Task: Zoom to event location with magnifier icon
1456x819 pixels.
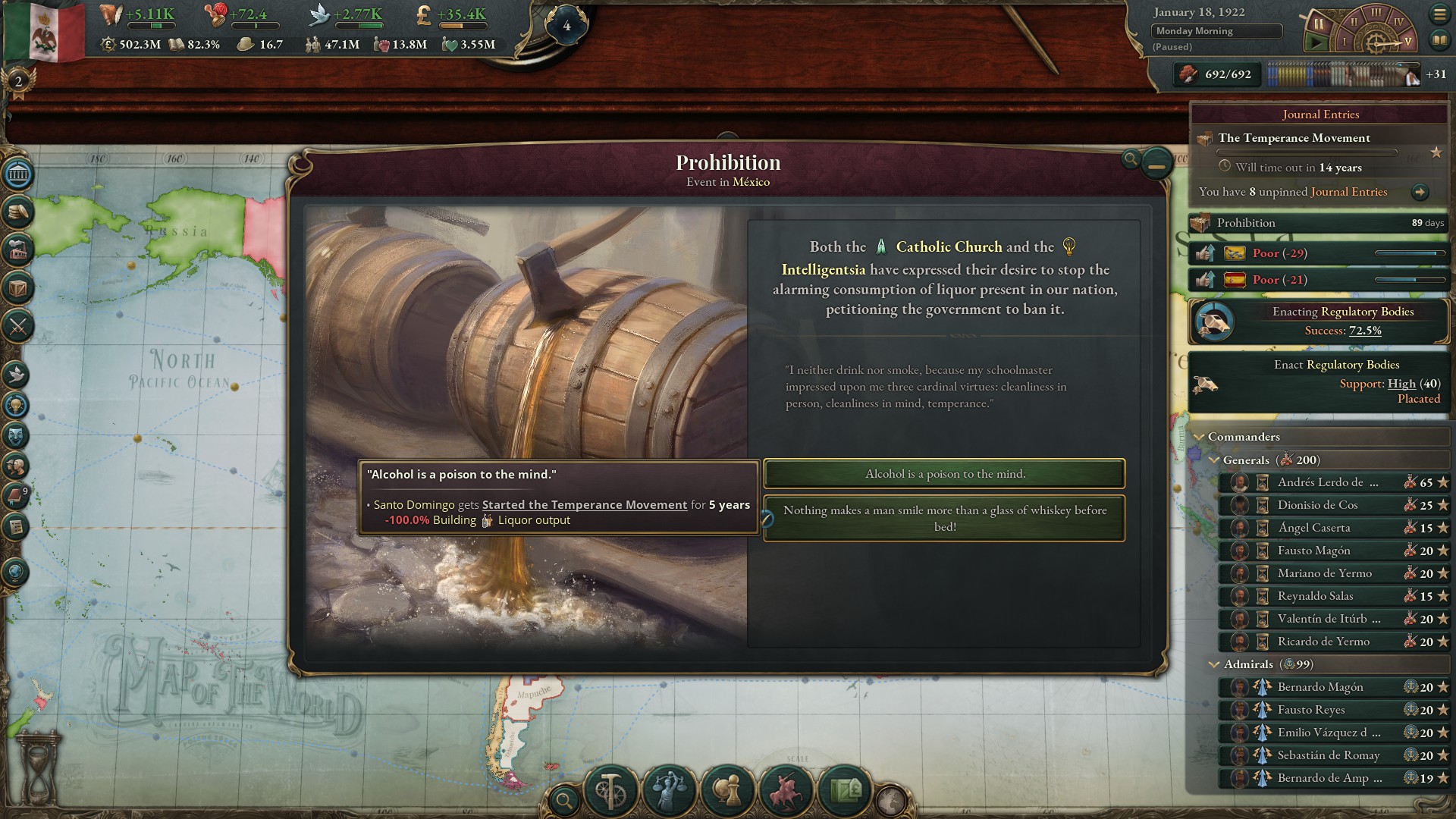Action: click(1131, 158)
